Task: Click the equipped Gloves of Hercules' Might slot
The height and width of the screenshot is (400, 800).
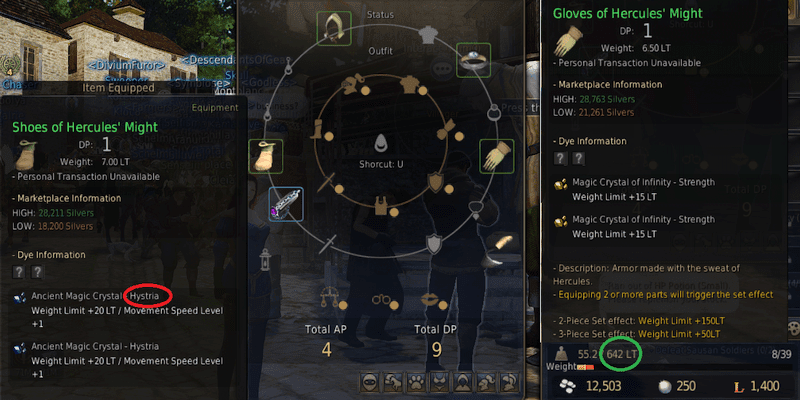Action: 497,155
